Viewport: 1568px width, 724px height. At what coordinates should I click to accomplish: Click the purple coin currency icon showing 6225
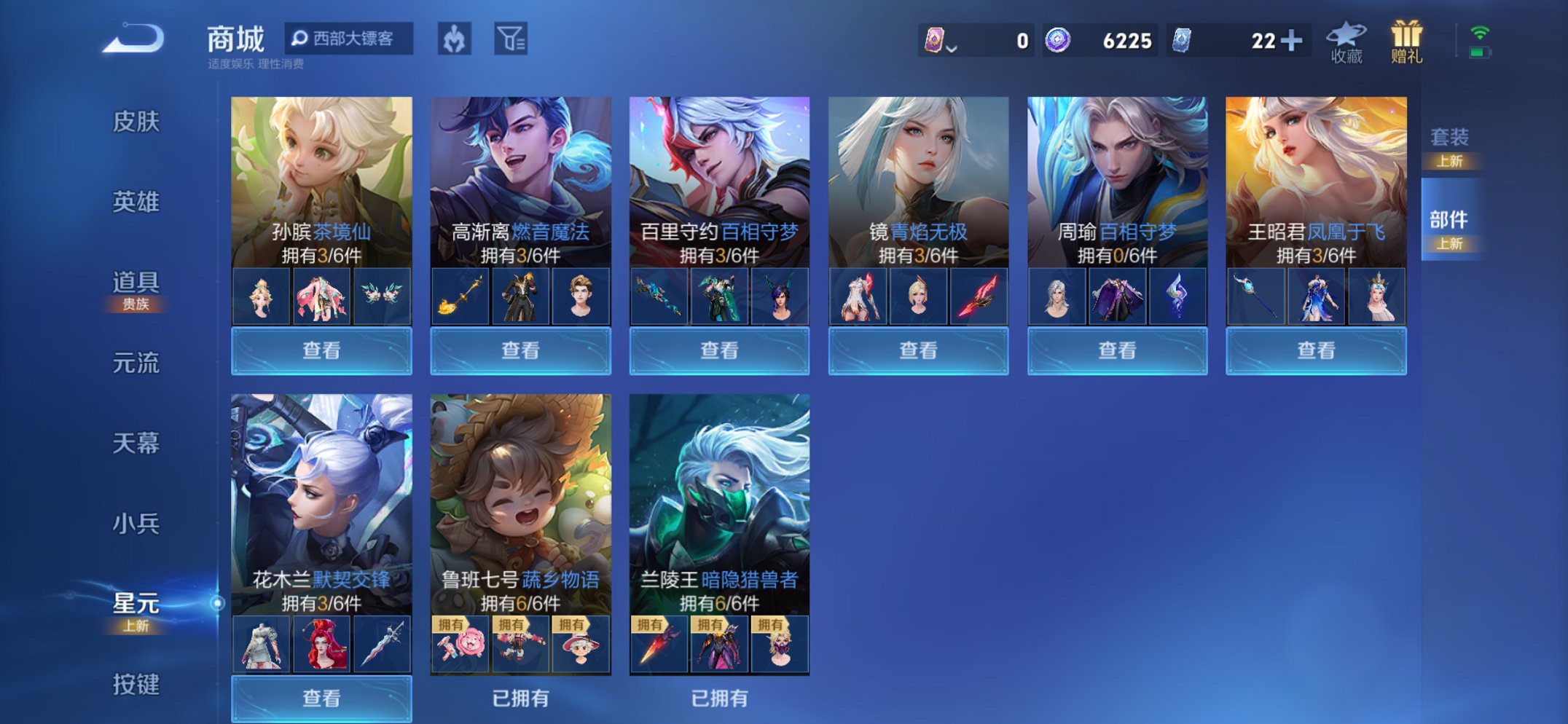click(x=1058, y=42)
